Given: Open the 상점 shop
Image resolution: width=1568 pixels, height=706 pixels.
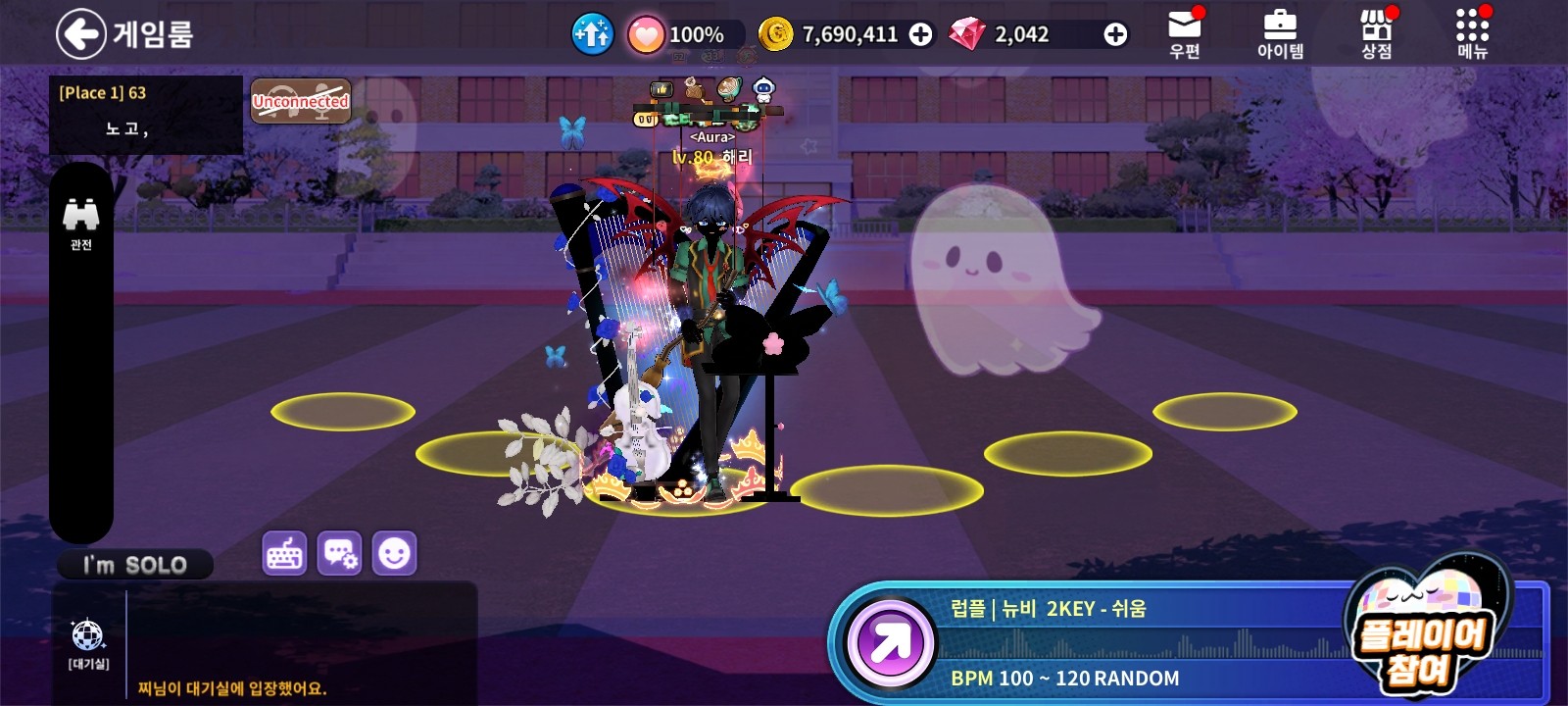Looking at the screenshot, I should pyautogui.click(x=1376, y=34).
